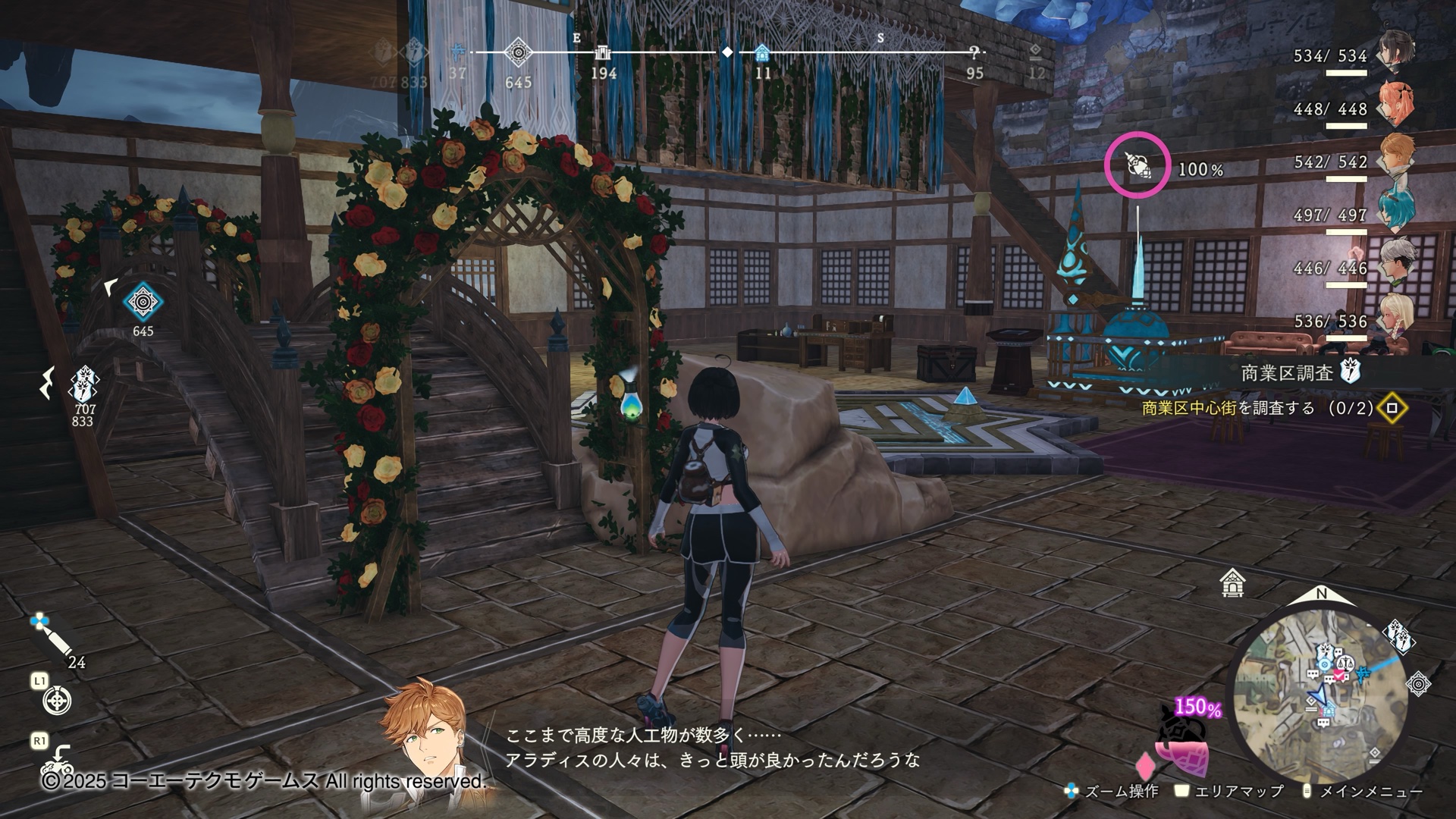
Task: Click the tower building compass marker
Action: point(604,52)
